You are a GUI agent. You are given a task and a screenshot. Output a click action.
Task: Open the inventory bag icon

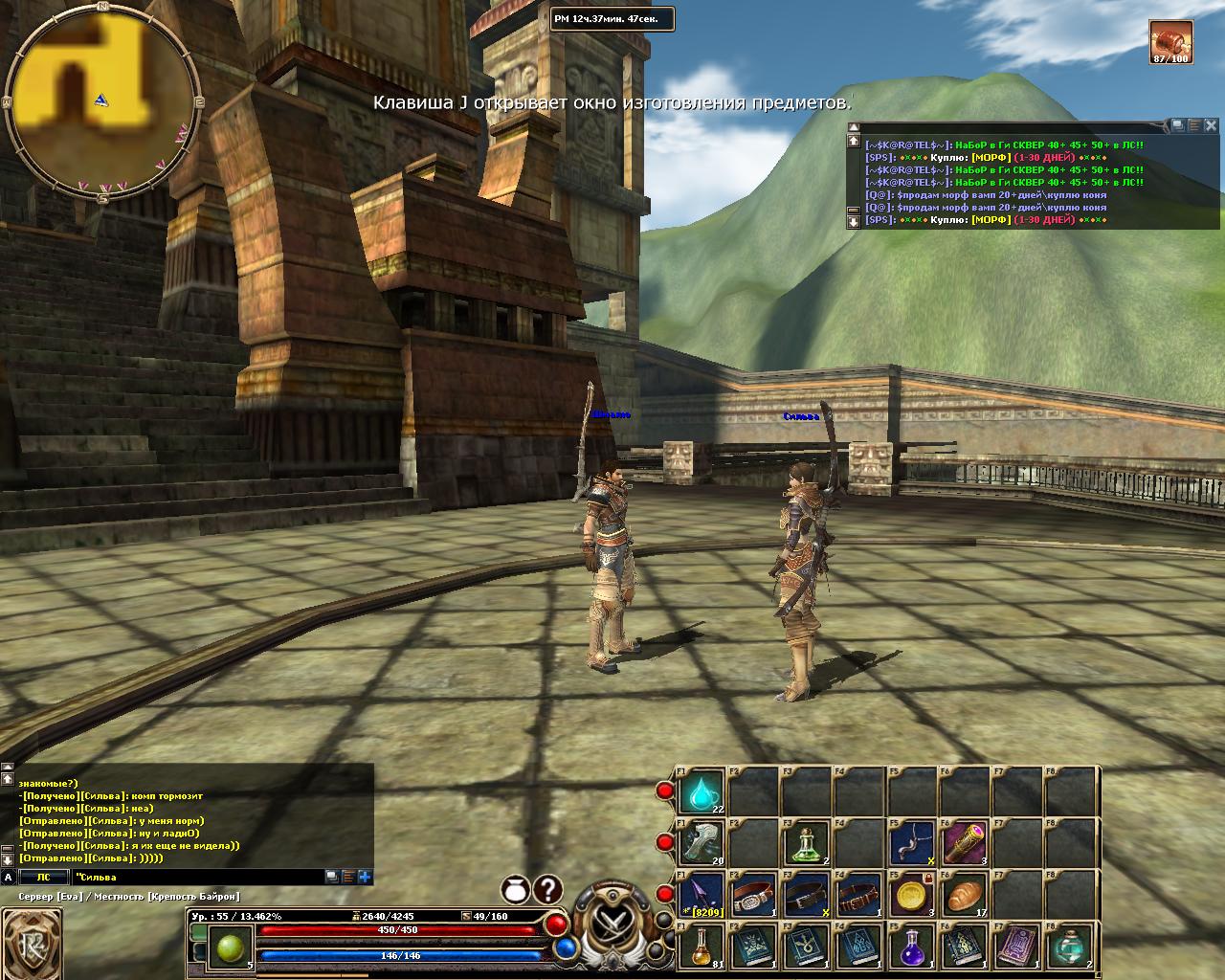coord(517,890)
